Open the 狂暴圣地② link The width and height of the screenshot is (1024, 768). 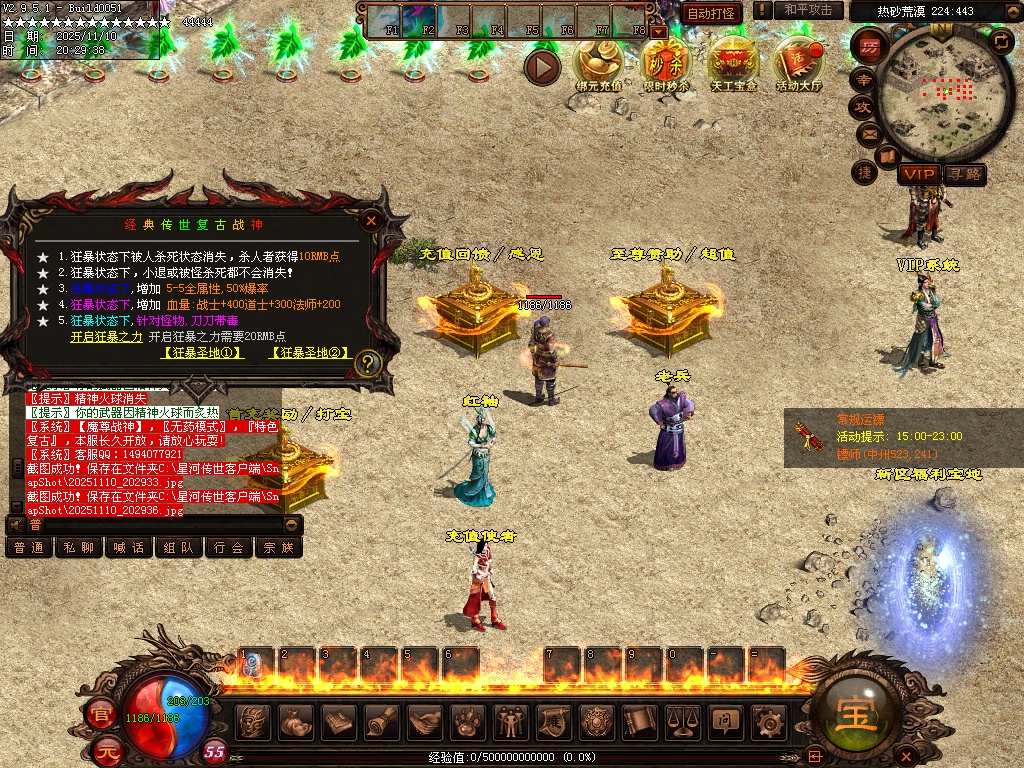pos(310,353)
